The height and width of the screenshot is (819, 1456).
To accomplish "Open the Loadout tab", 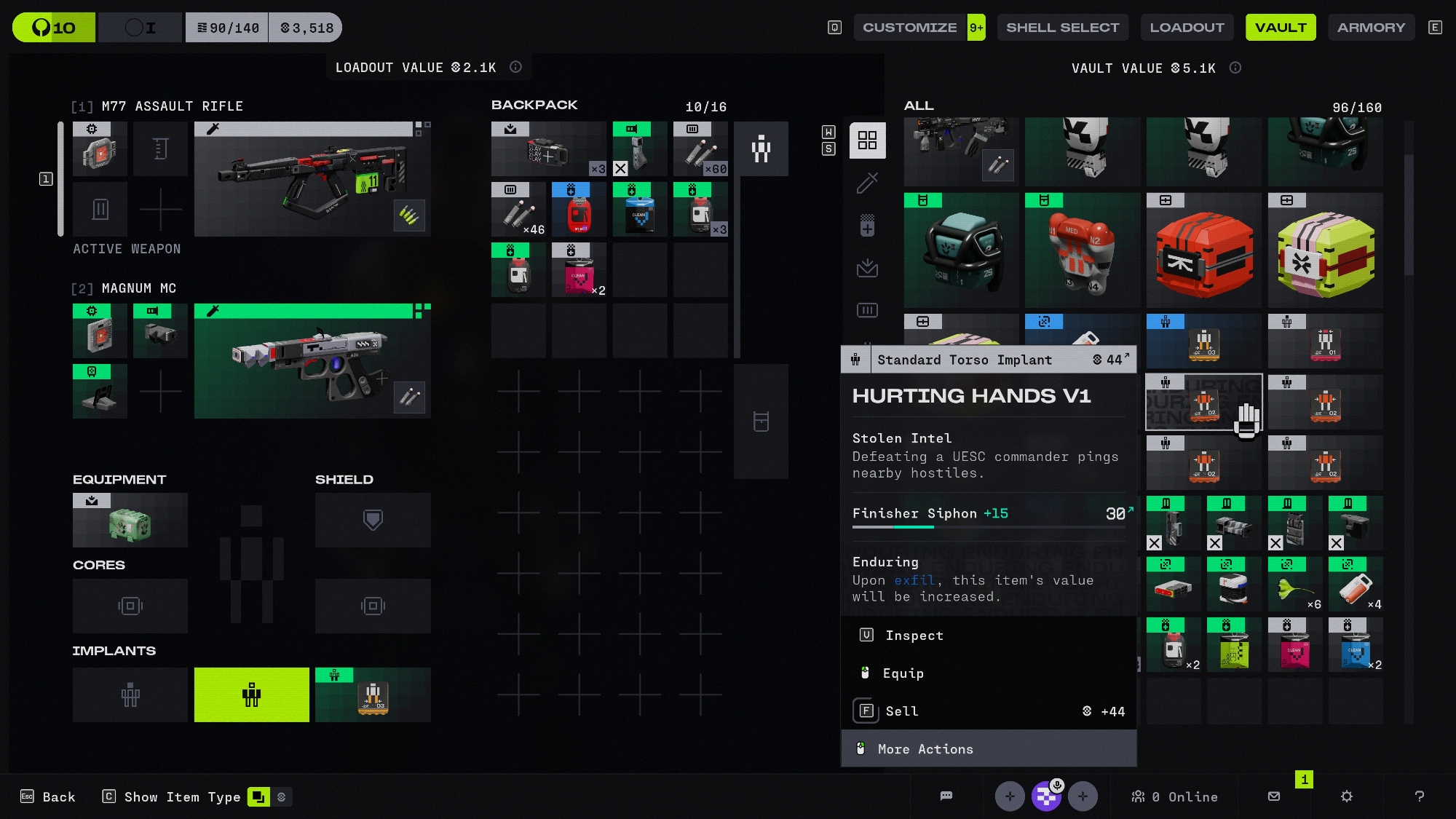I will tap(1187, 28).
